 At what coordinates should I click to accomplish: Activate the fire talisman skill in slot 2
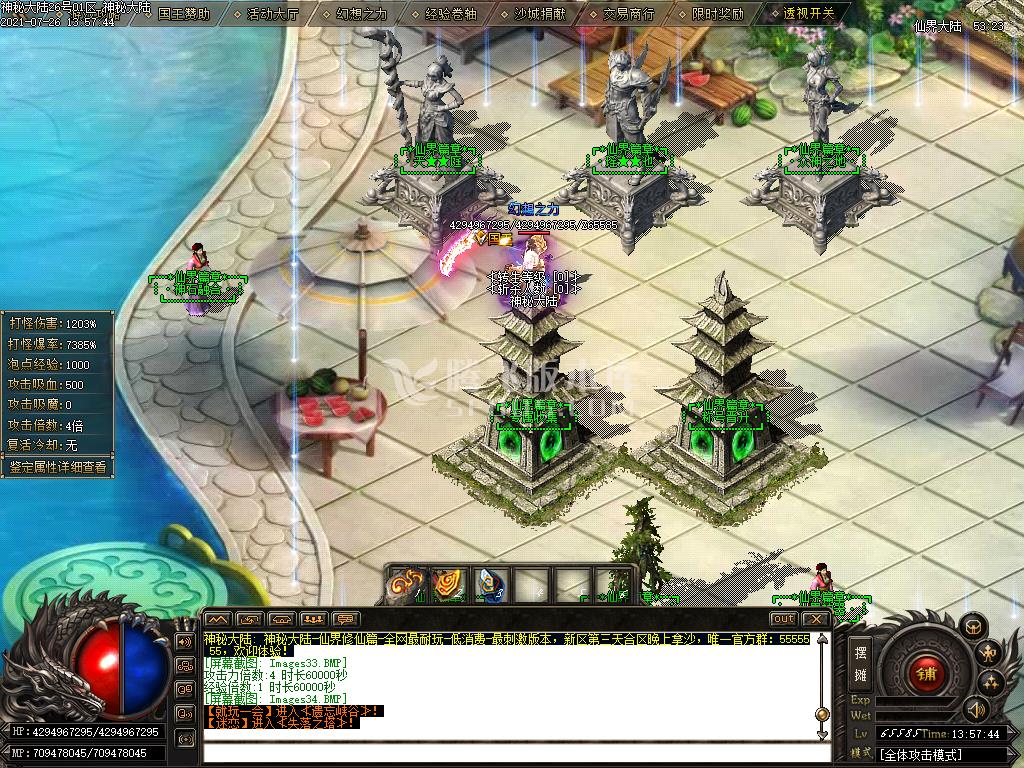(x=449, y=585)
